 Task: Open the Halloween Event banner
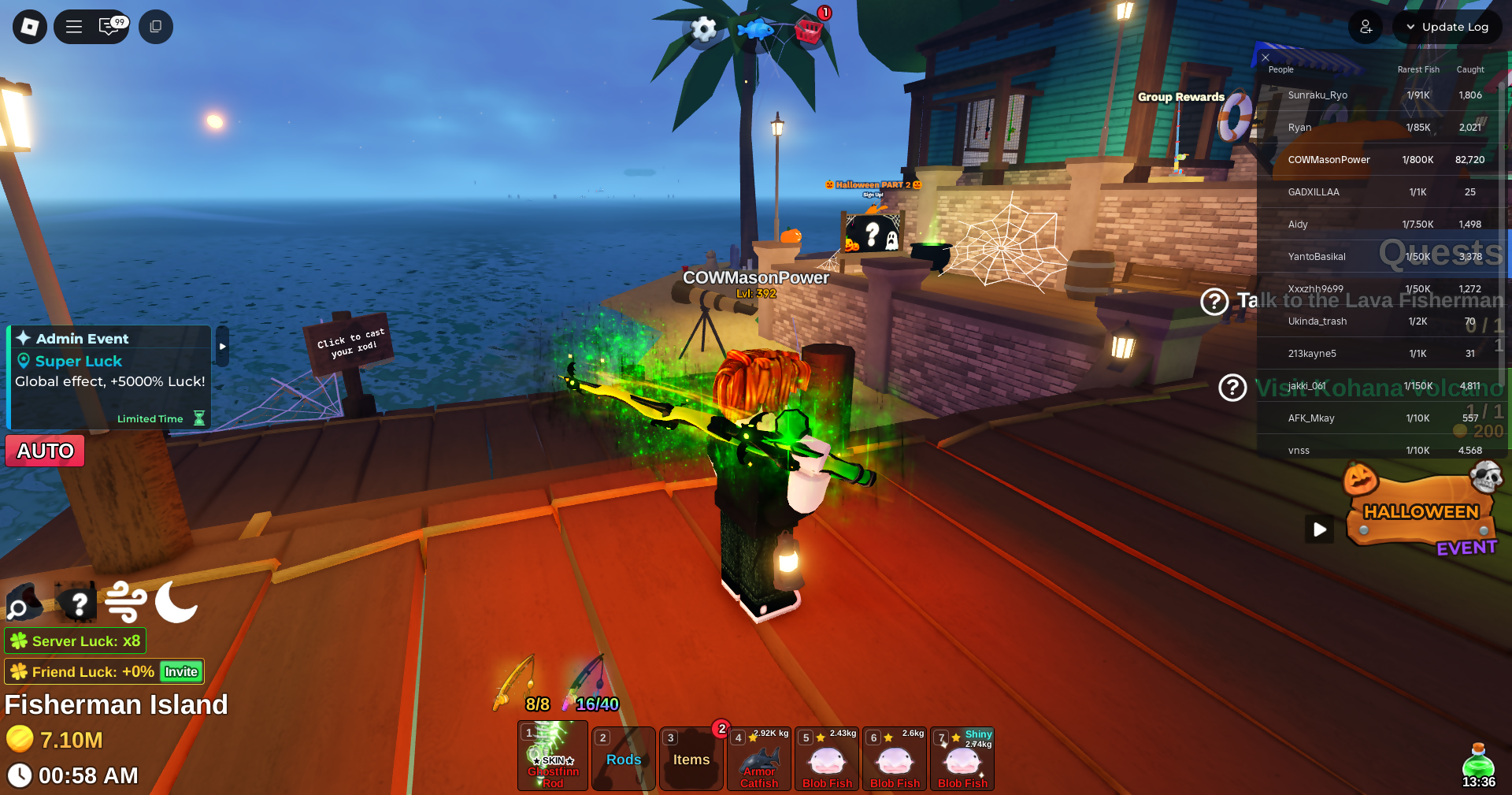click(x=1421, y=512)
